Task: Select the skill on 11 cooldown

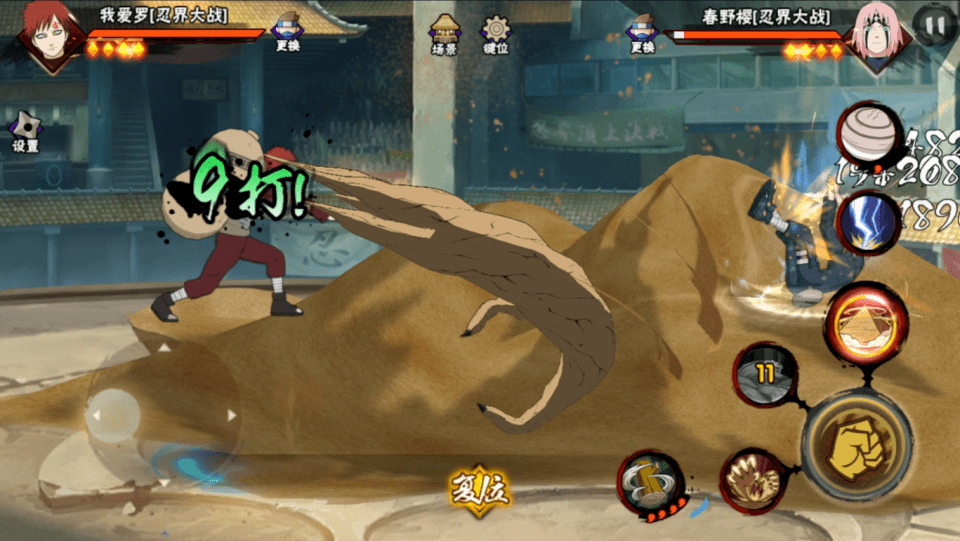Action: [x=766, y=374]
